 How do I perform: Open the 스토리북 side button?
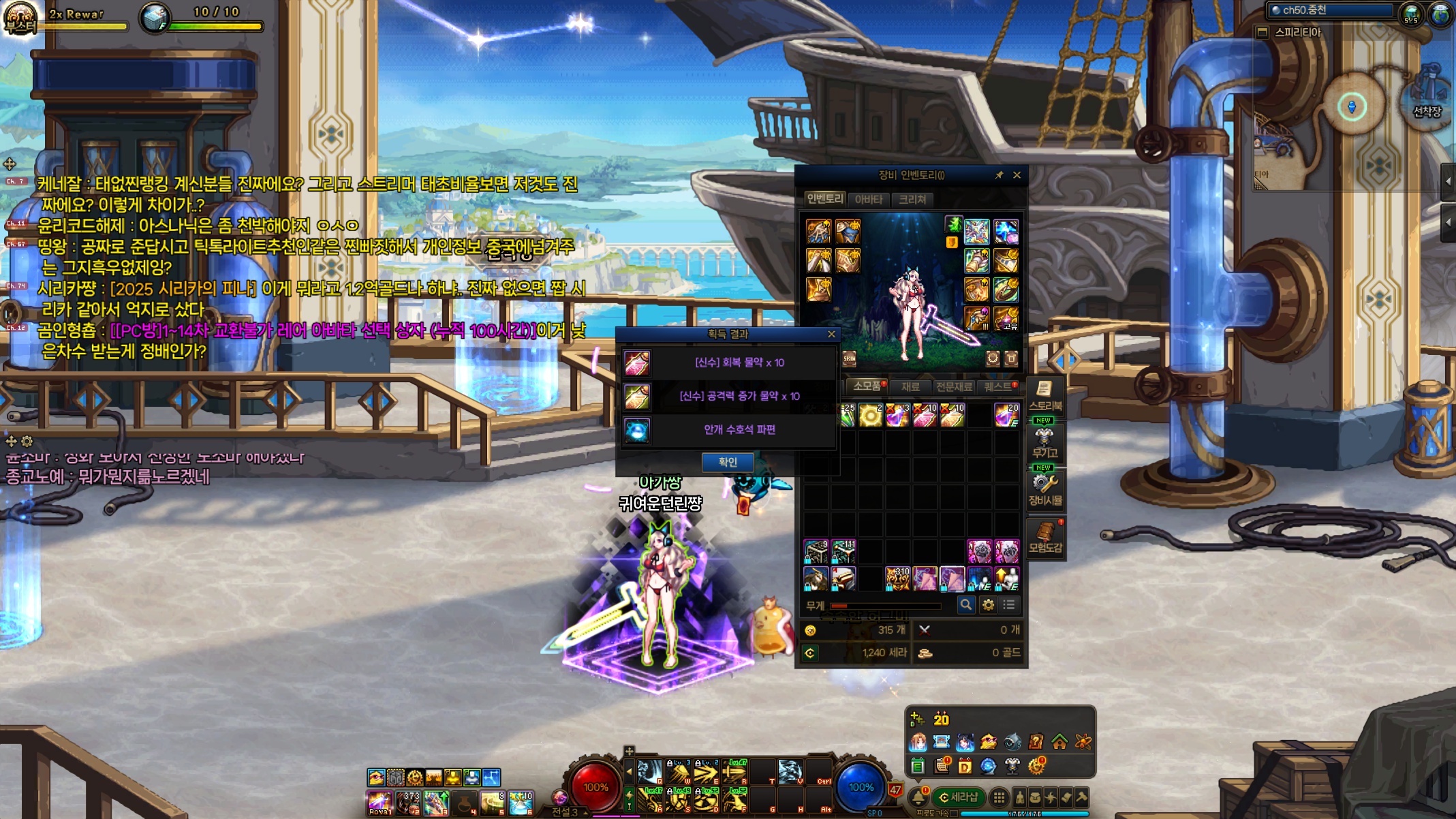click(x=1044, y=395)
